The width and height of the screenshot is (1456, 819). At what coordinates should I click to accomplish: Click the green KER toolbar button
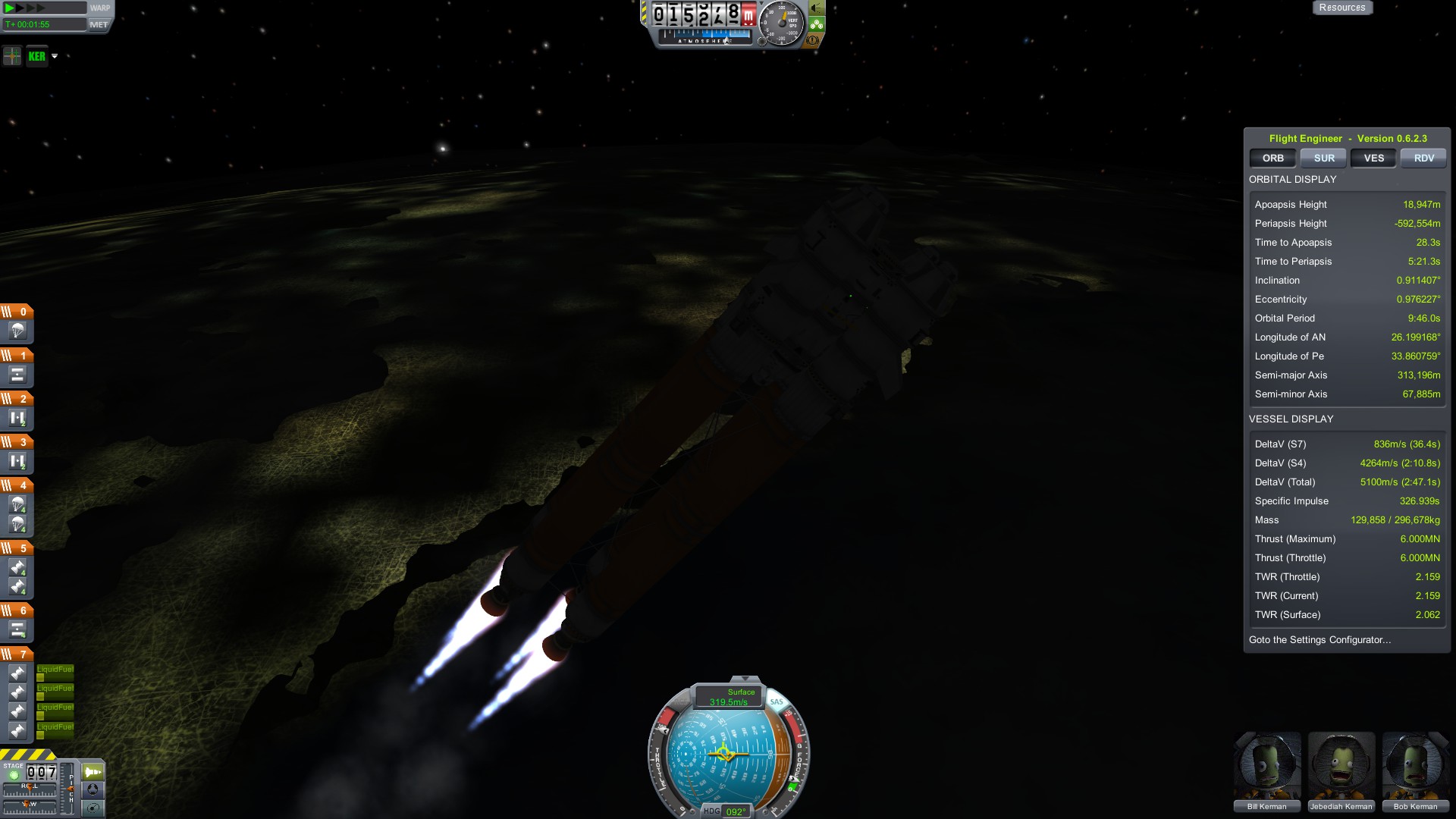(x=36, y=56)
